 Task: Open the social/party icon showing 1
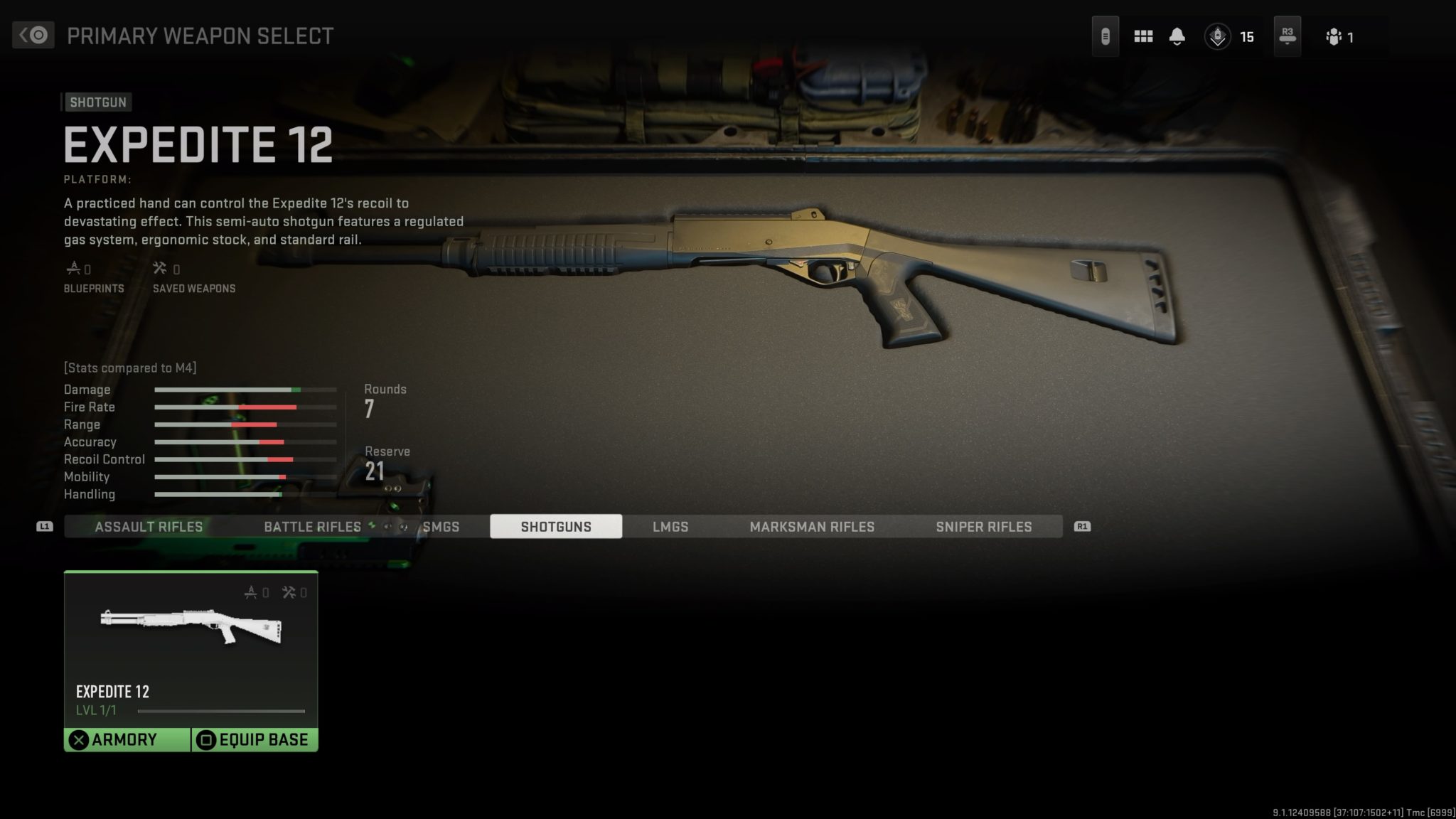1337,36
